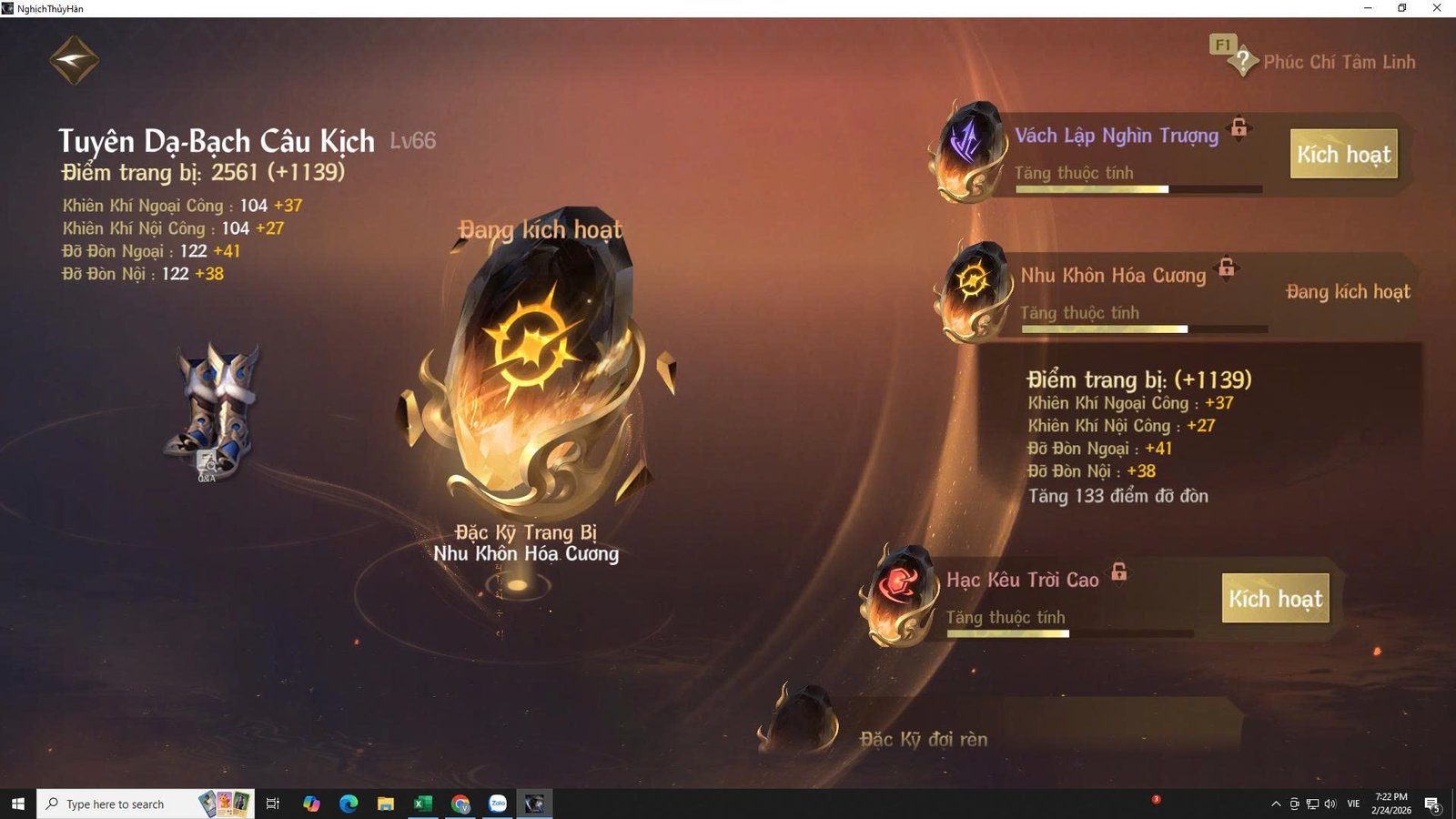Unlock the Hạc Kêu Trời Cao padlock
This screenshot has width=1456, height=819.
[x=1119, y=574]
